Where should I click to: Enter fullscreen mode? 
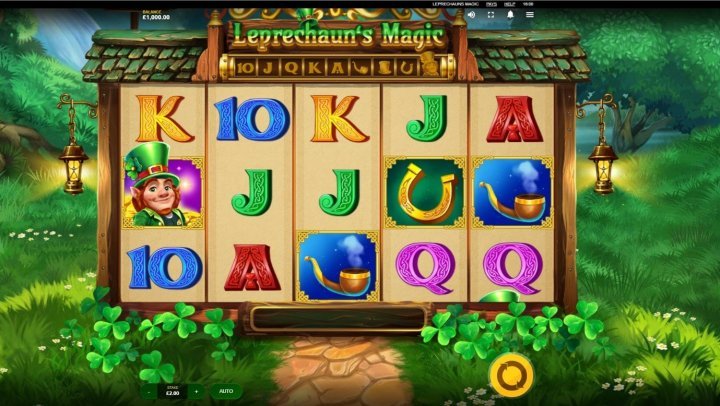[x=491, y=15]
